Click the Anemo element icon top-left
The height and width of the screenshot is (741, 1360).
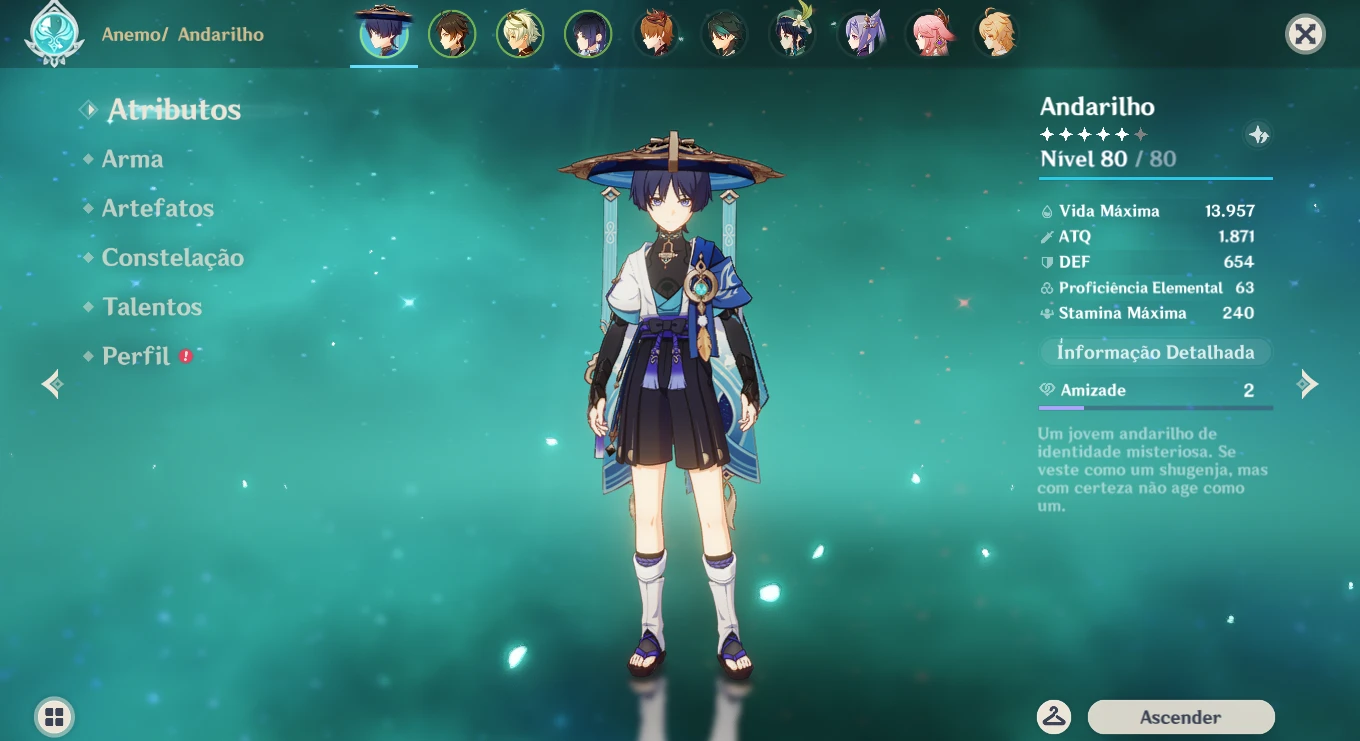tap(55, 33)
